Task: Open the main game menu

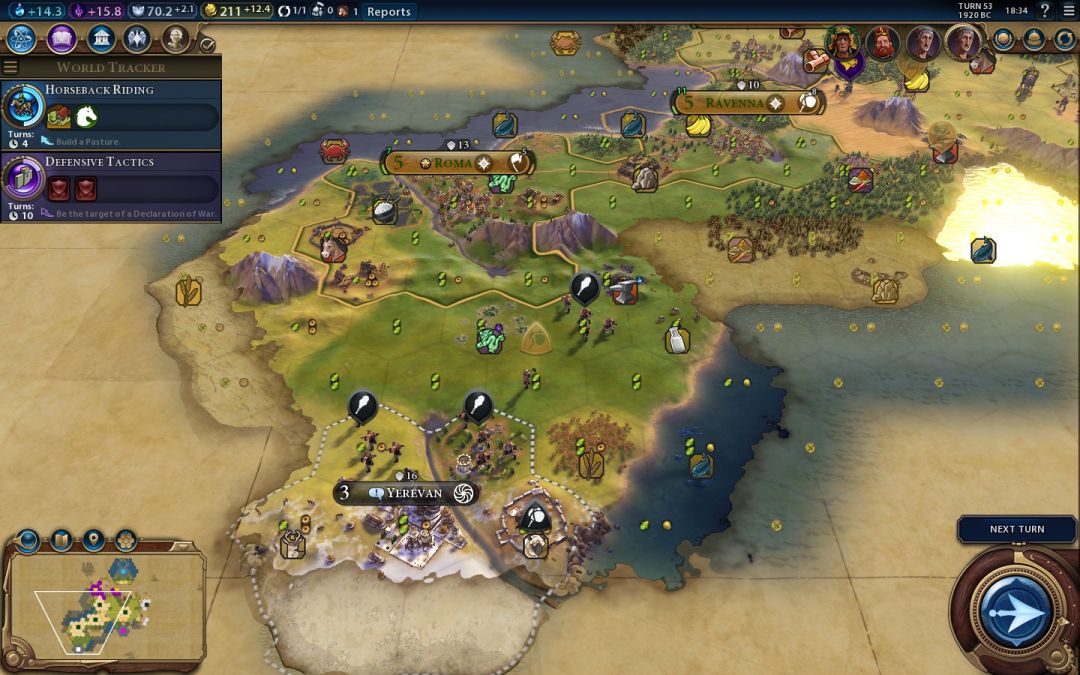Action: (1067, 11)
